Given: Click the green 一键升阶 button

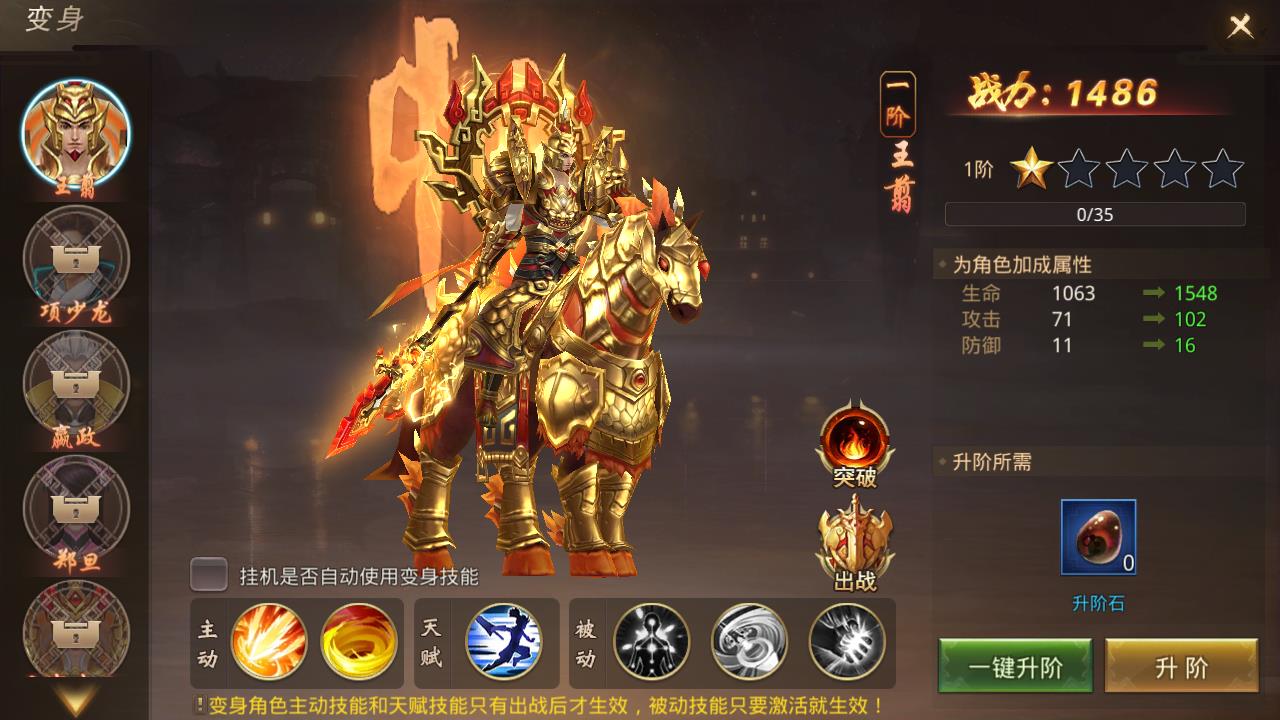Looking at the screenshot, I should pos(1015,667).
